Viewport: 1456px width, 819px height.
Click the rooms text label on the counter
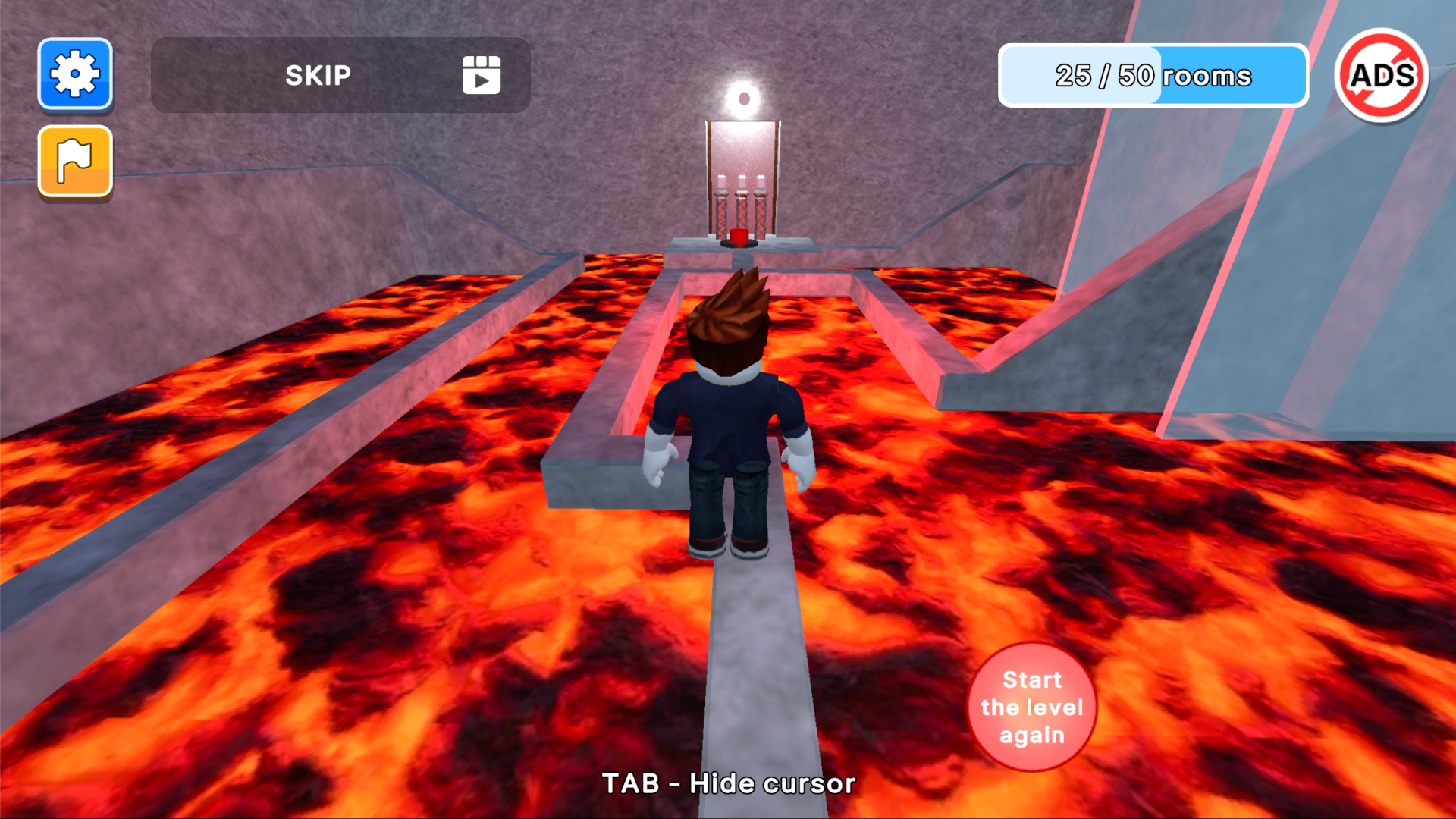click(x=1210, y=75)
